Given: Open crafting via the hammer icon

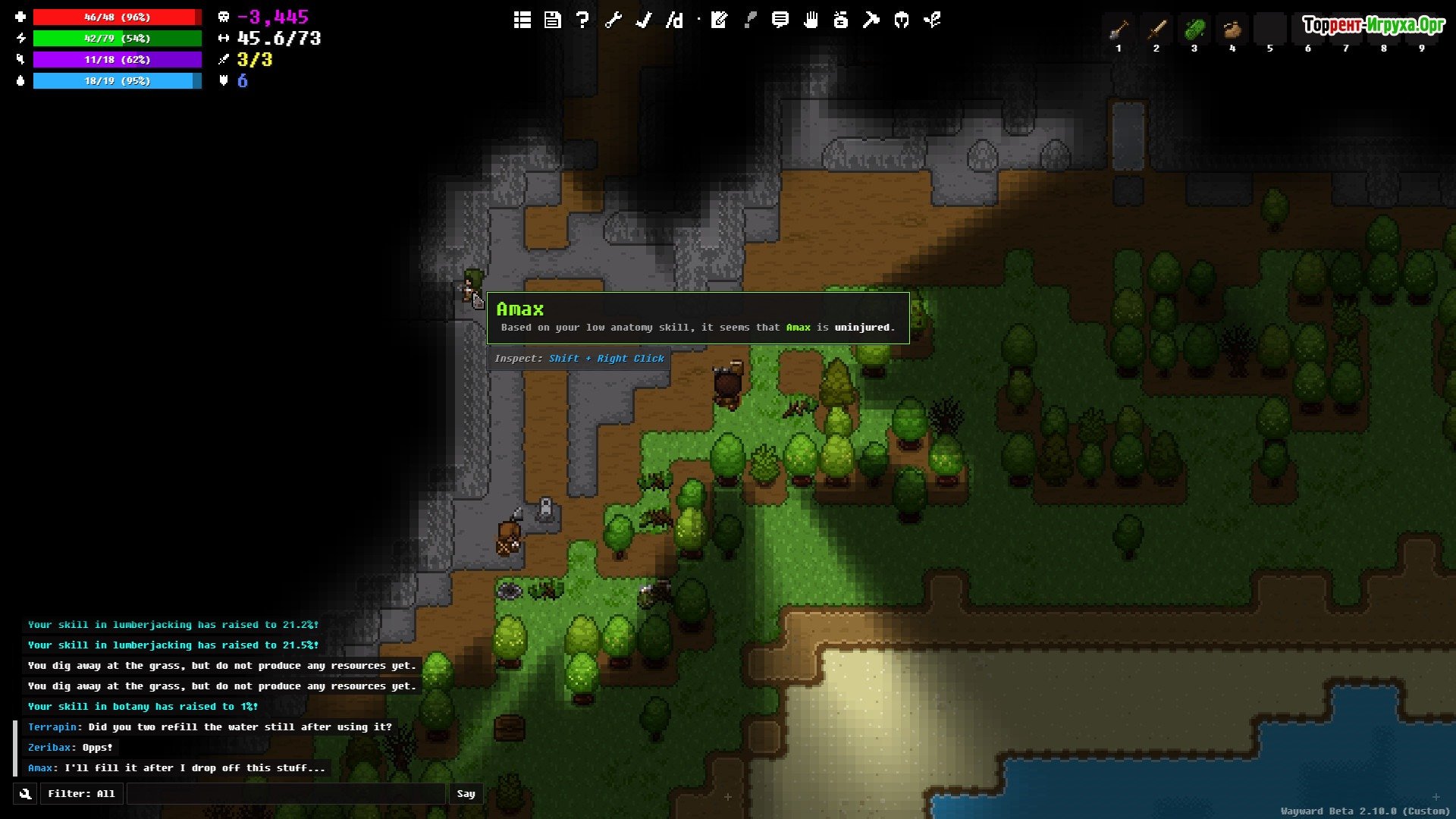Looking at the screenshot, I should click(871, 20).
